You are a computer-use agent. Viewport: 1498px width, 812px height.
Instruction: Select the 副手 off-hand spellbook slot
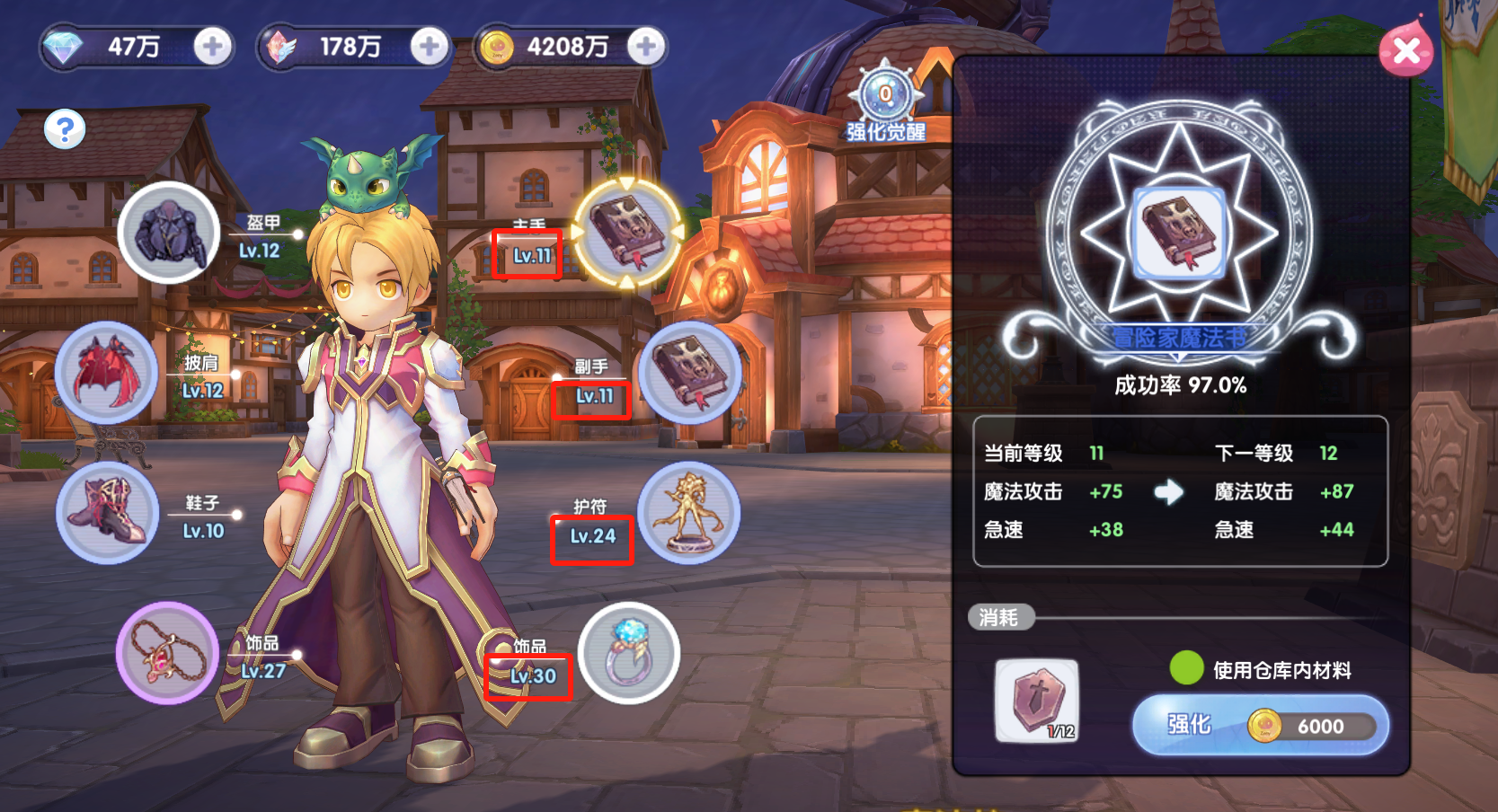(x=689, y=372)
